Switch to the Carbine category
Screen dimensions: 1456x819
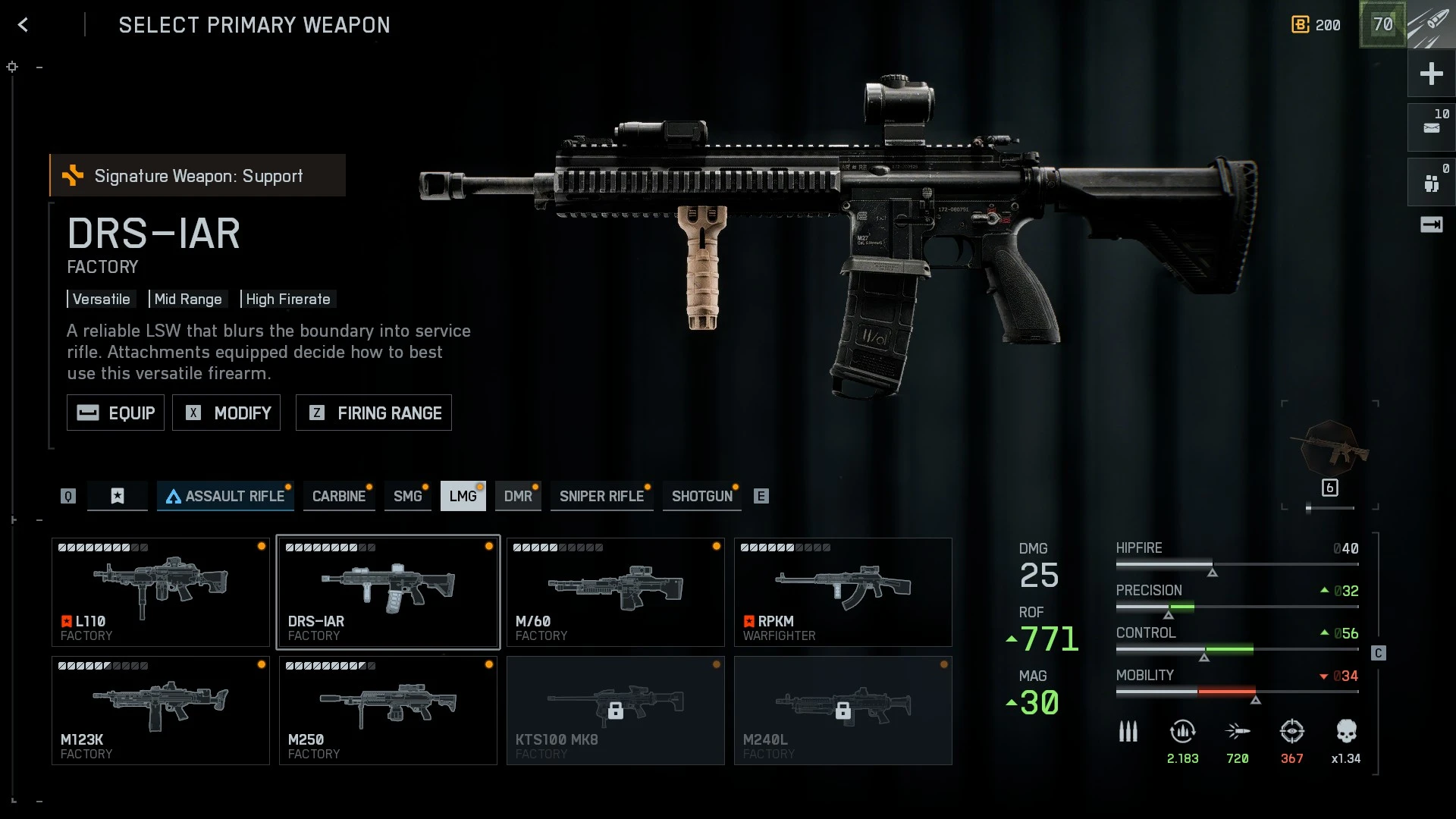338,496
